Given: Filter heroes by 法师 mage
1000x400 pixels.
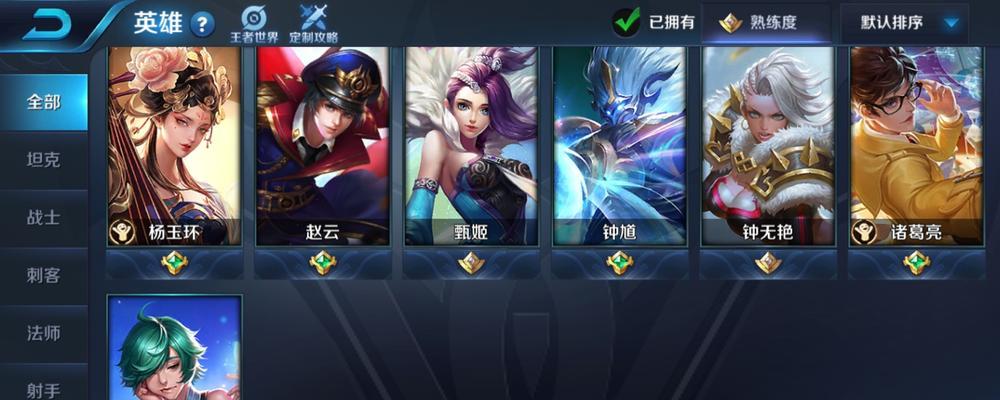Looking at the screenshot, I should (x=44, y=332).
